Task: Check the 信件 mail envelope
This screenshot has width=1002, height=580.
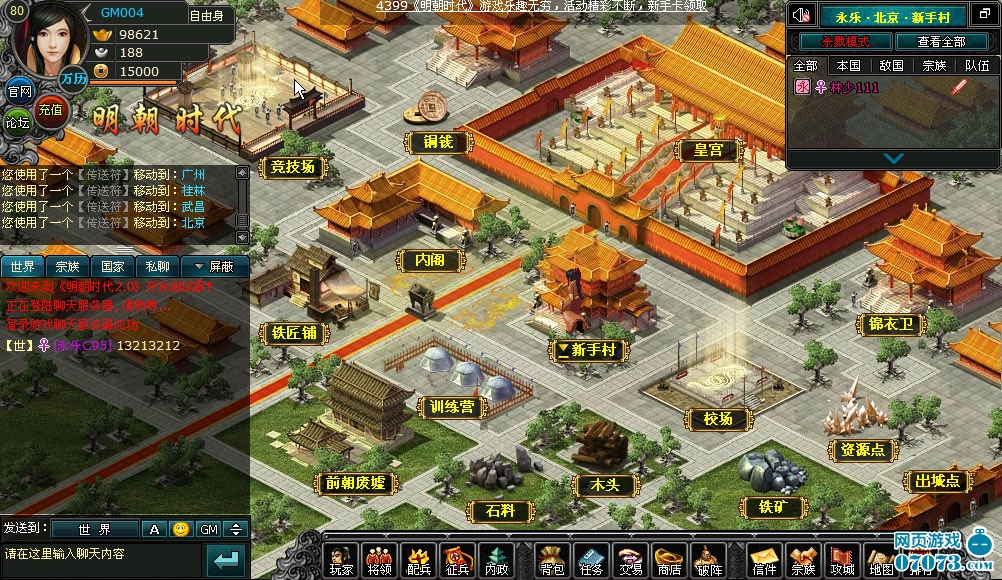Action: (x=765, y=561)
